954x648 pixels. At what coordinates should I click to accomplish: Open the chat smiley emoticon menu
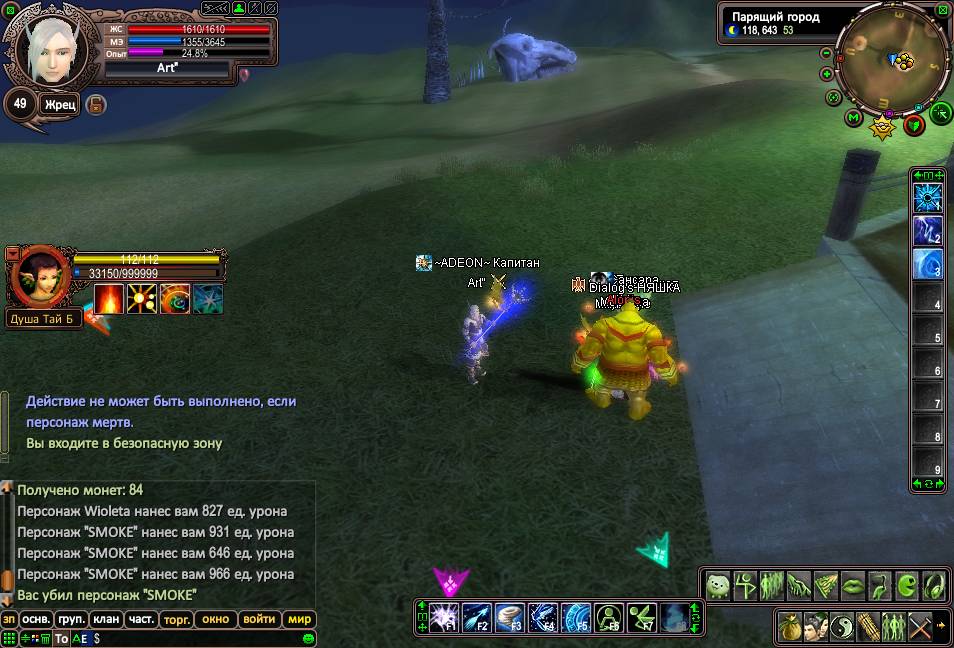pyautogui.click(x=309, y=638)
